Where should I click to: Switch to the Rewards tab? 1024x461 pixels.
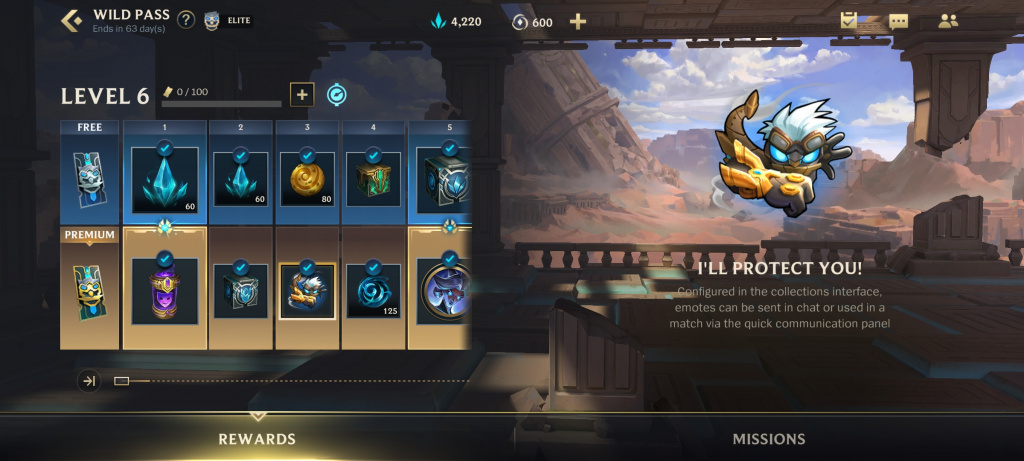pyautogui.click(x=257, y=439)
